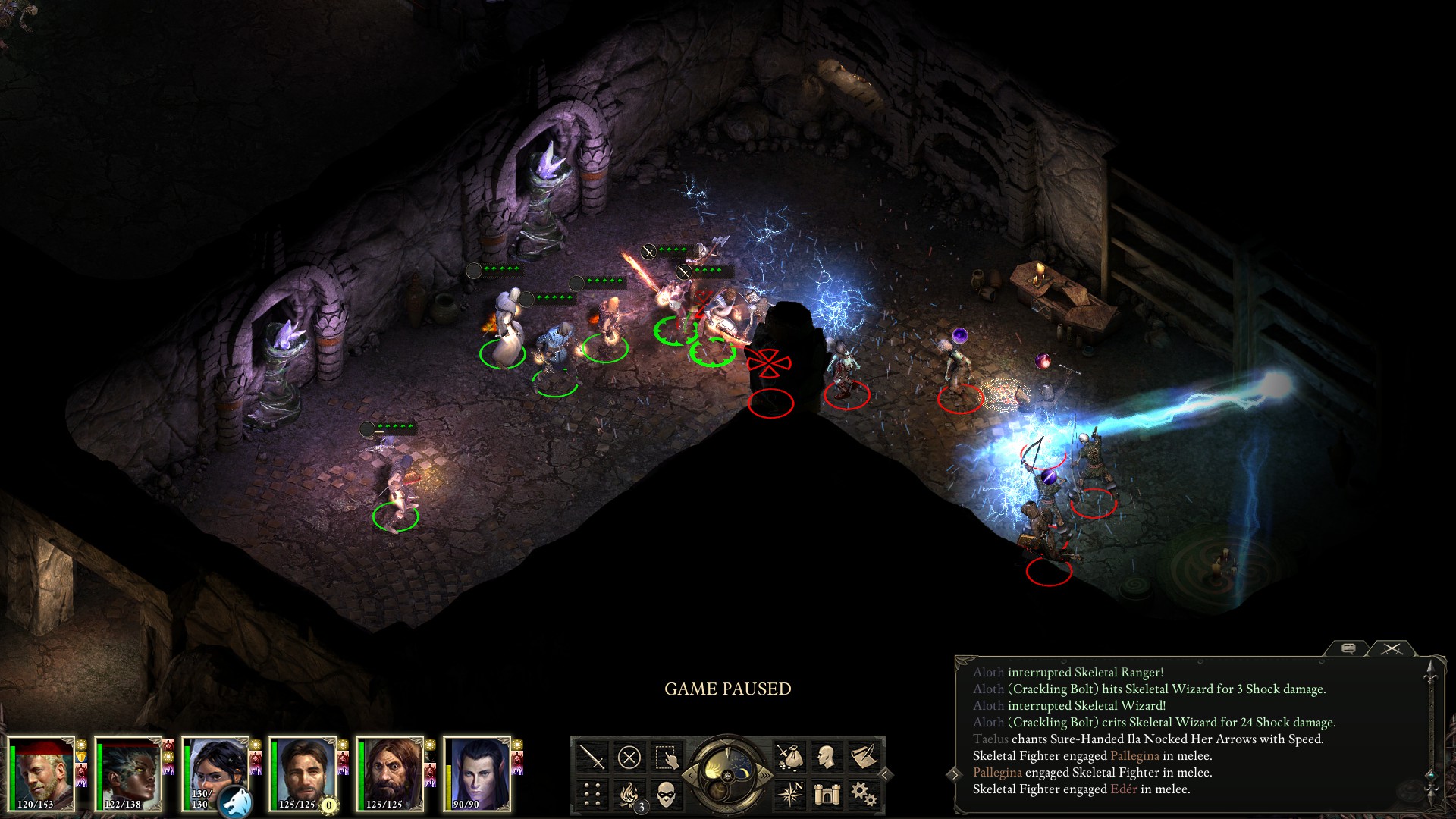Open the party formation dots button
Viewport: 1456px width, 819px height.
click(591, 794)
